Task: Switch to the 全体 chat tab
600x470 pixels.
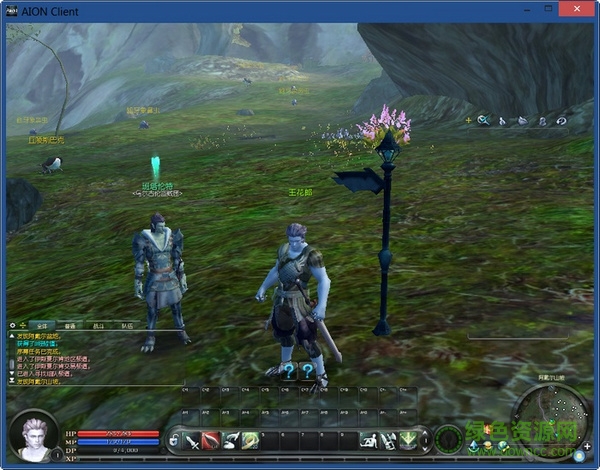Action: point(41,326)
